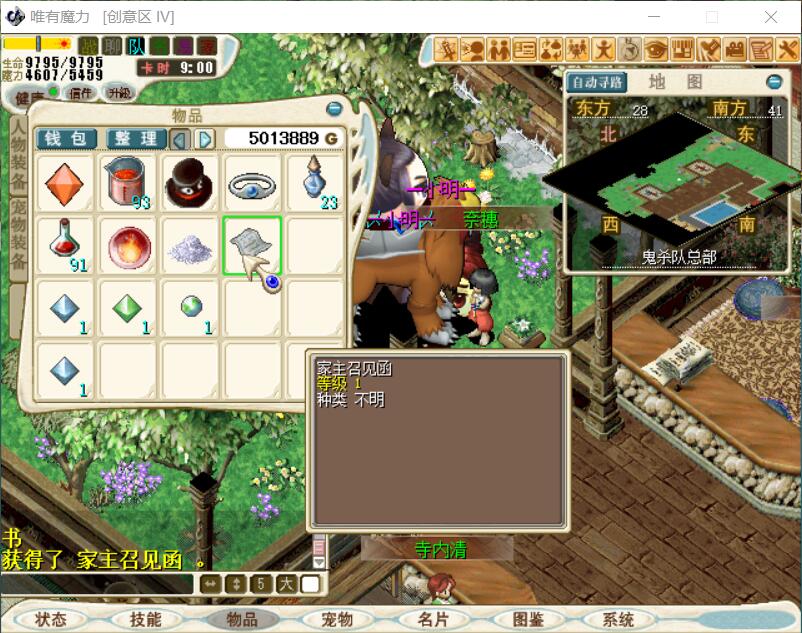
Task: Open the 宠物 pet menu
Action: [x=337, y=619]
